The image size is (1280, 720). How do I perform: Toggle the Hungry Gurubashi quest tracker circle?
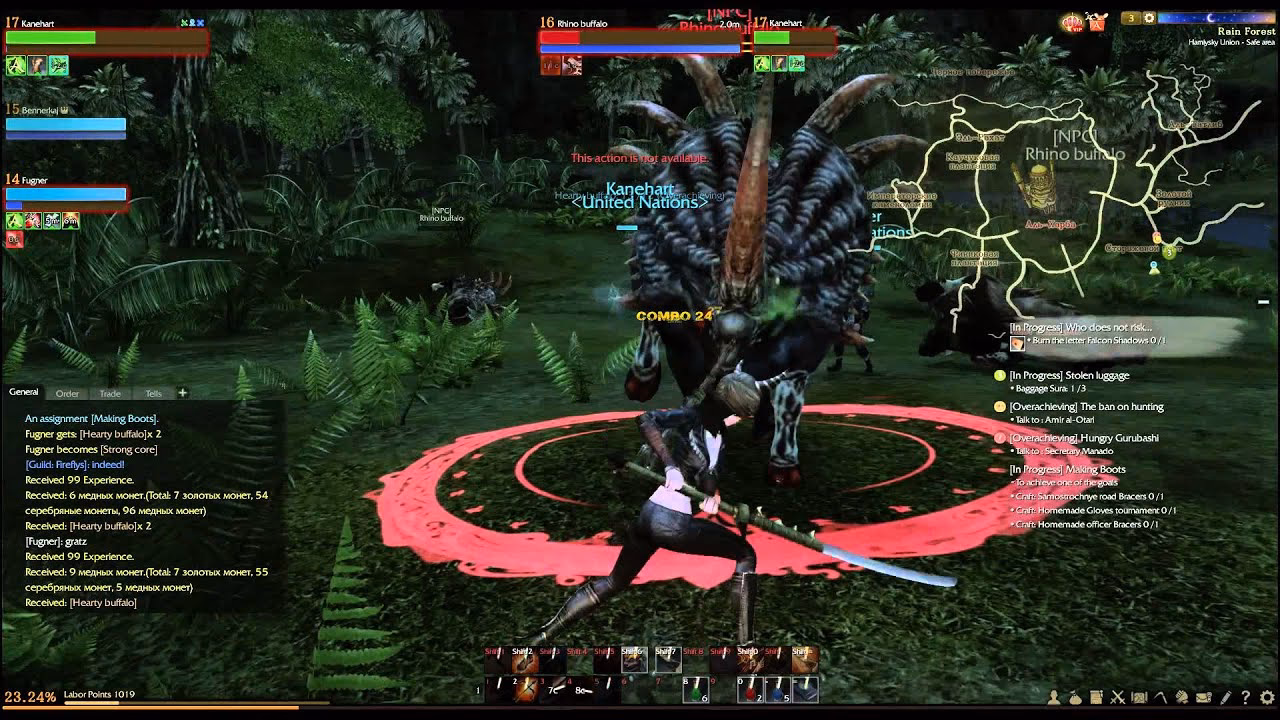pos(998,438)
